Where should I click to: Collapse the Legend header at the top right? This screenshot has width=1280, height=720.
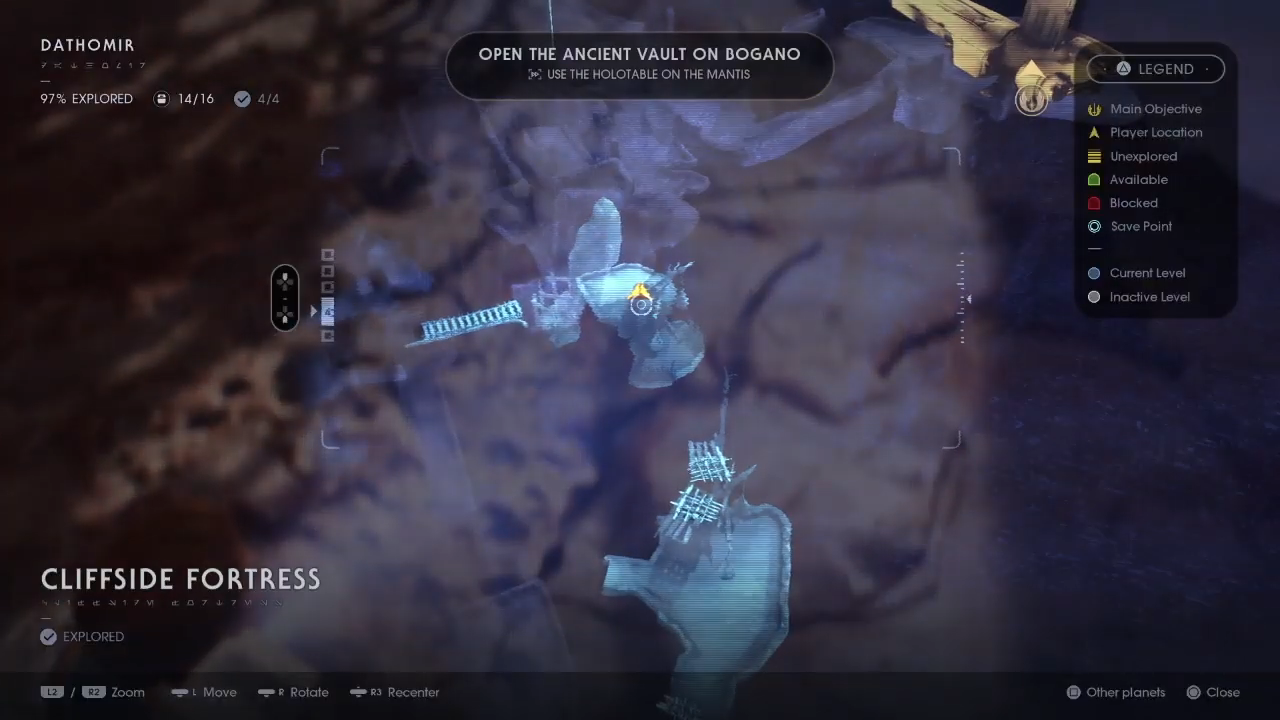(1166, 68)
